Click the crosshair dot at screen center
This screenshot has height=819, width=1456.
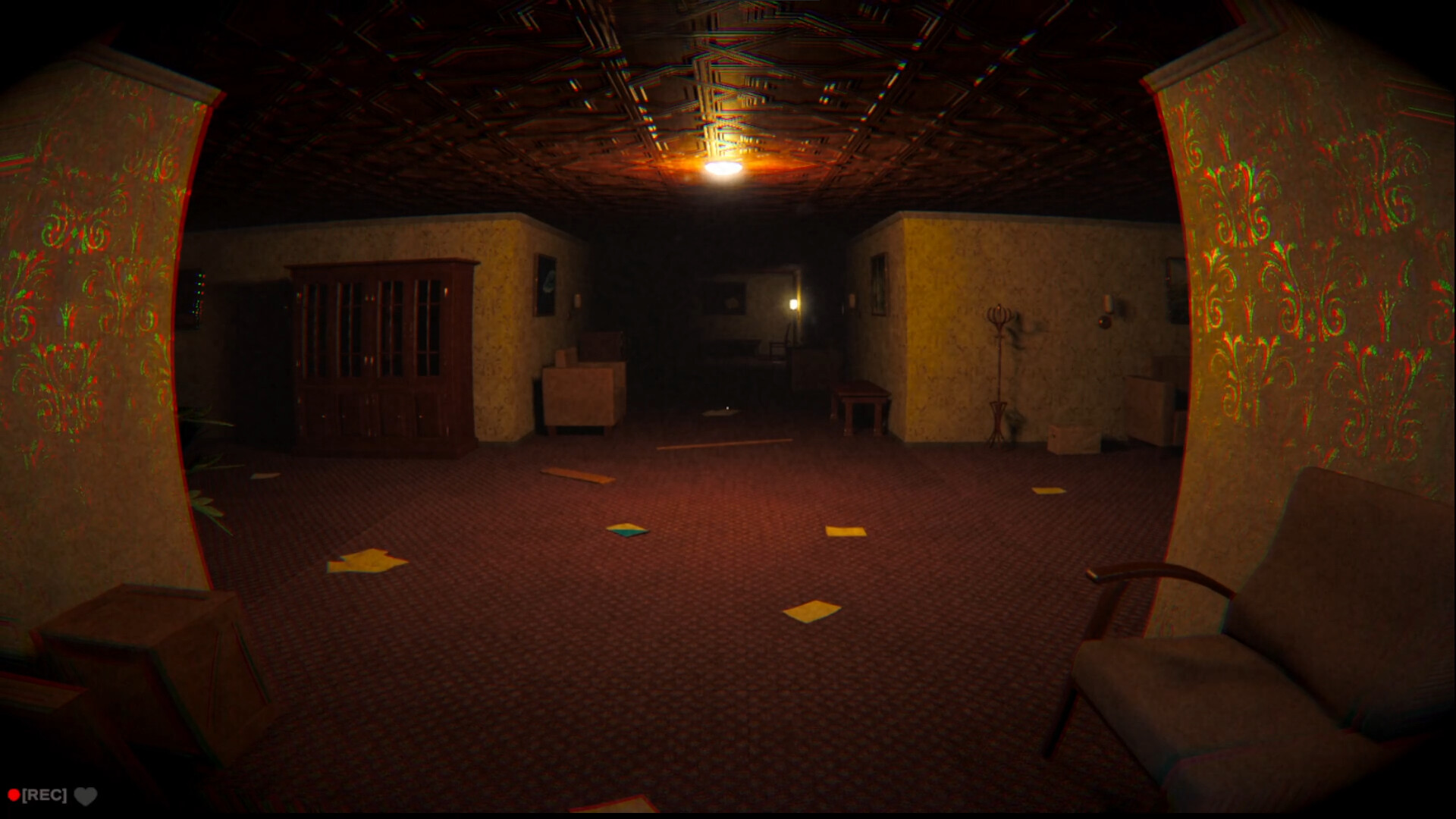727,407
